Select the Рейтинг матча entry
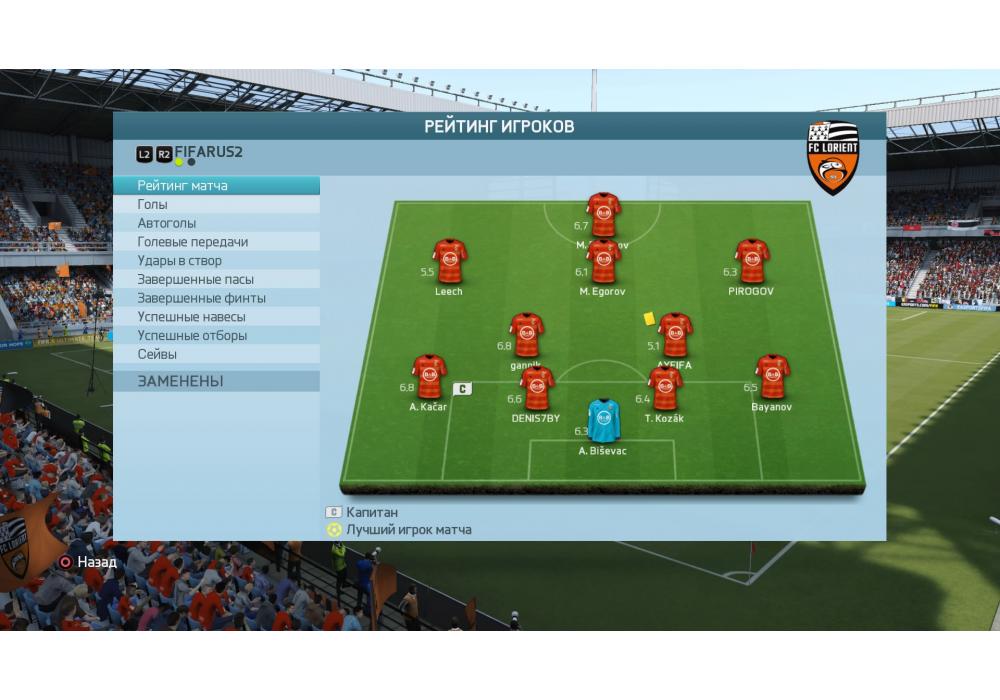The height and width of the screenshot is (700, 1000). [216, 186]
